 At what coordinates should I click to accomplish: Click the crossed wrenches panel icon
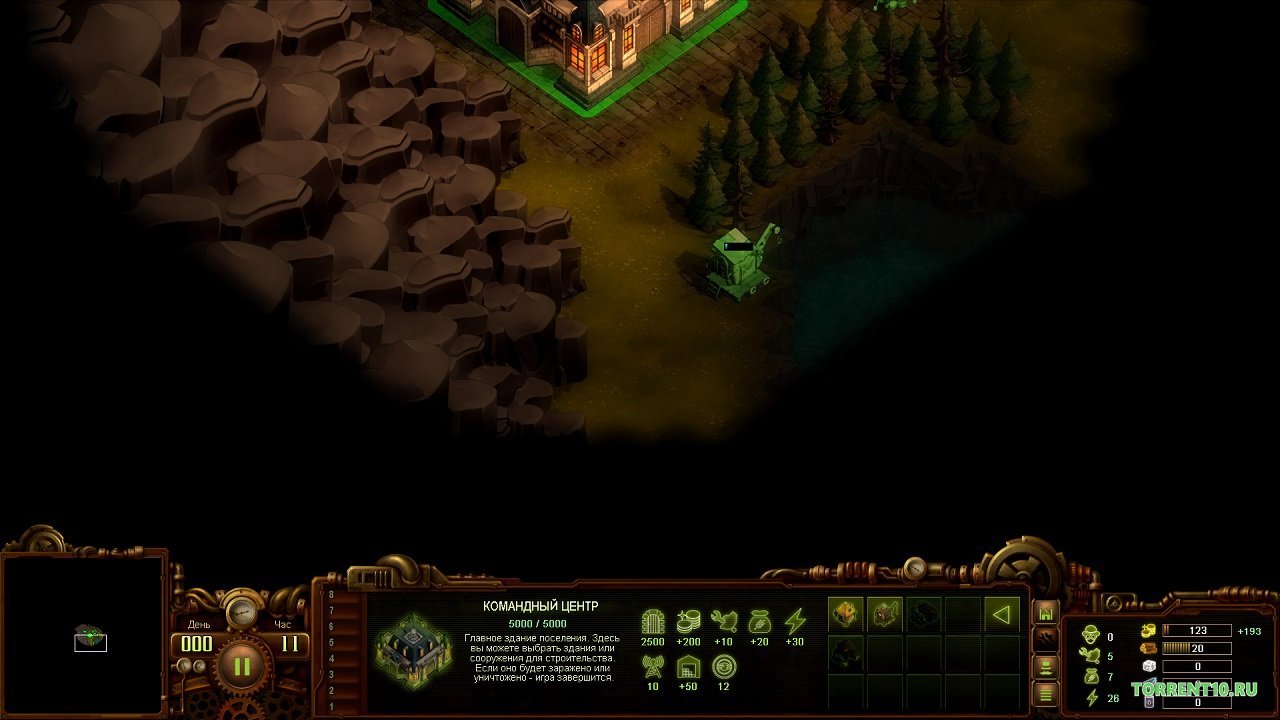(x=1046, y=639)
